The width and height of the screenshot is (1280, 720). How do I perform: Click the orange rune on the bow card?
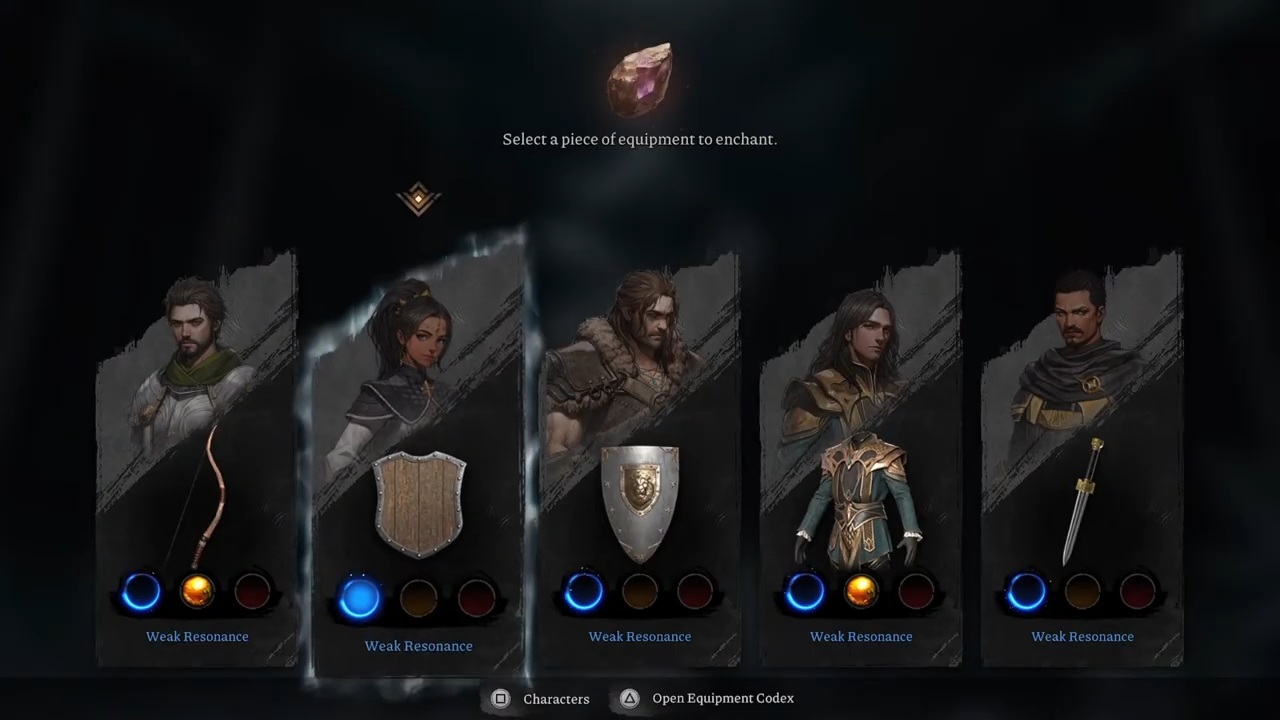click(x=197, y=592)
